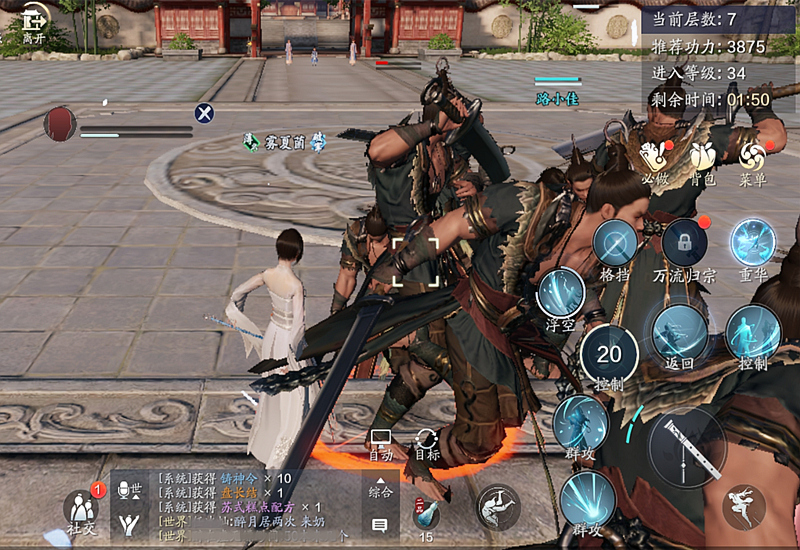The width and height of the screenshot is (800, 550).
Task: Tap the microphone voice chat icon
Action: click(x=129, y=490)
